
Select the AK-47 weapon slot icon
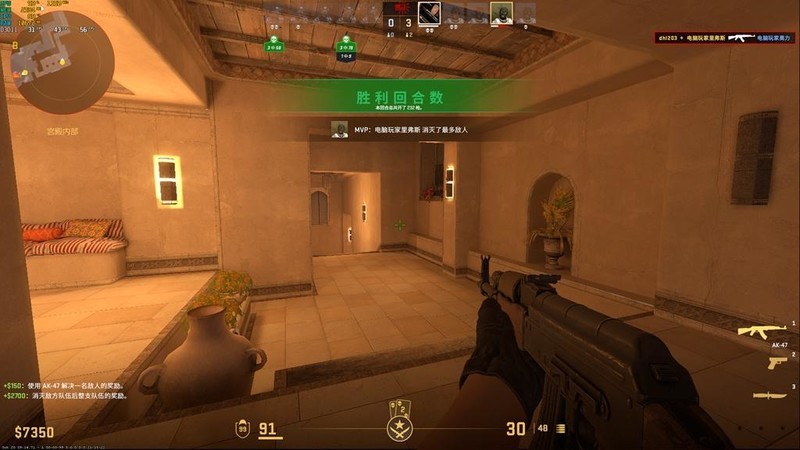point(765,331)
